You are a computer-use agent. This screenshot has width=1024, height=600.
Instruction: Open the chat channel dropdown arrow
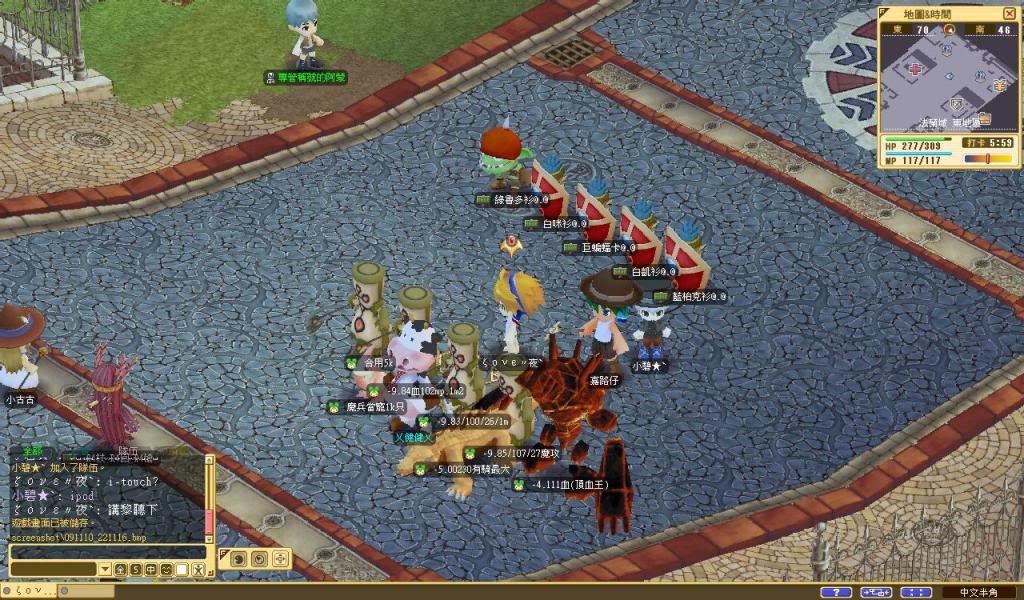point(104,569)
